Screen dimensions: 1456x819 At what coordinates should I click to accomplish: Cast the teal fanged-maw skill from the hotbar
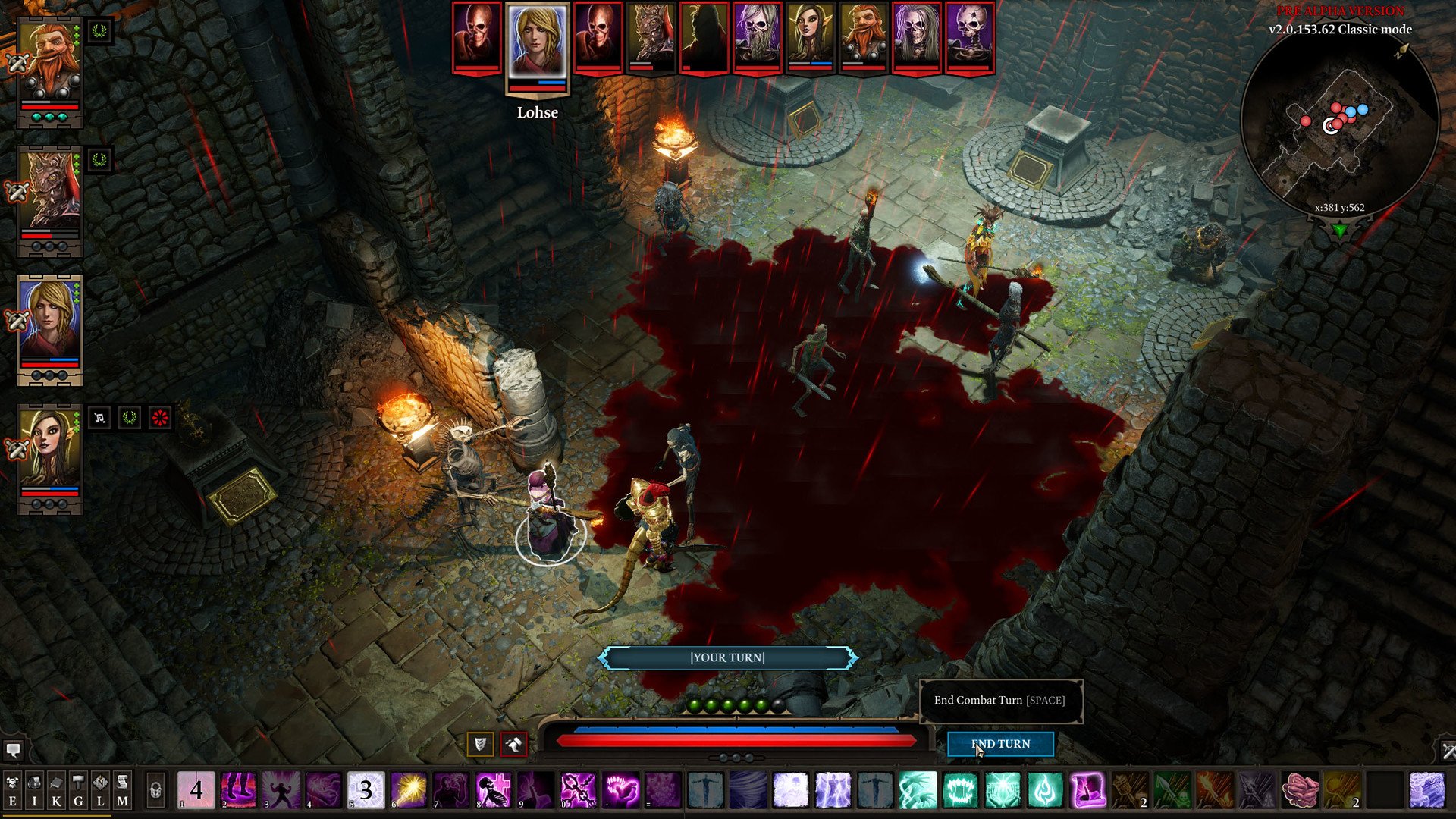pyautogui.click(x=959, y=789)
